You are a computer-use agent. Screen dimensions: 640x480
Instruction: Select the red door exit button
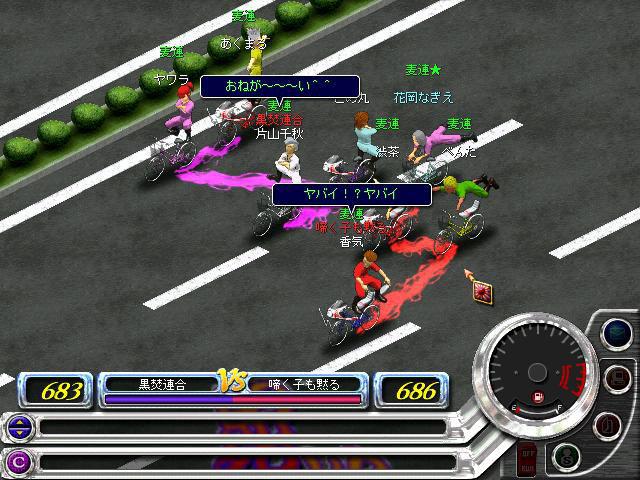[x=605, y=424]
